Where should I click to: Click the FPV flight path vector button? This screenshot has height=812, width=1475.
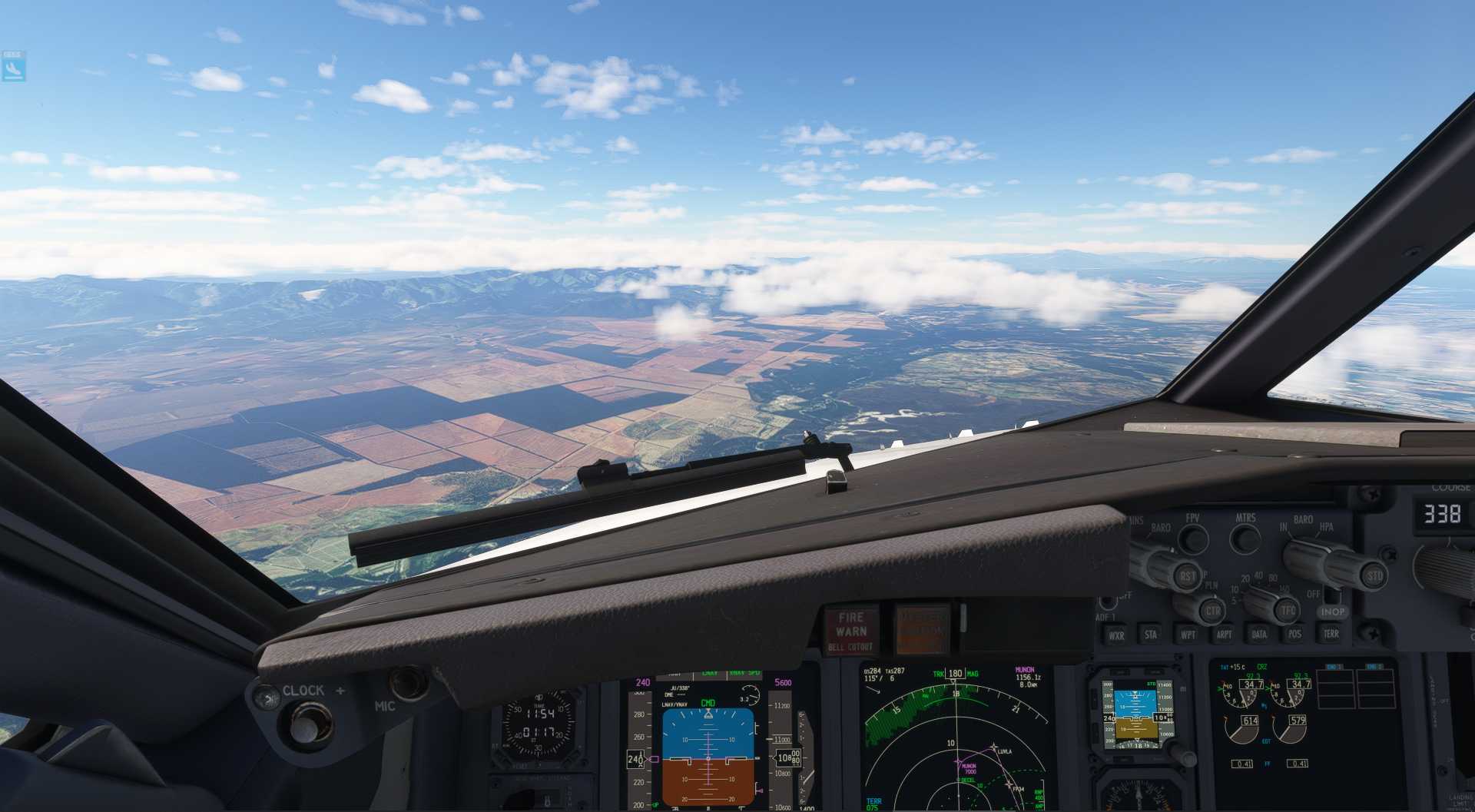1192,538
